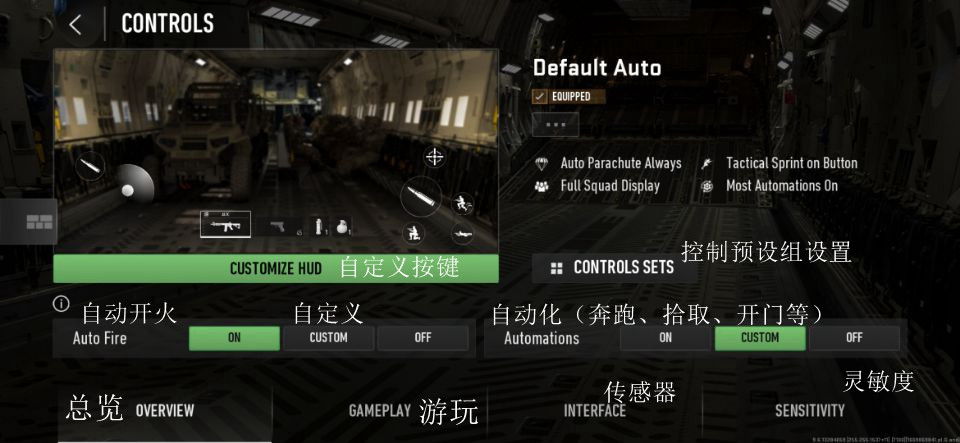Select the HUD layout preview image
The width and height of the screenshot is (960, 443).
tap(275, 150)
